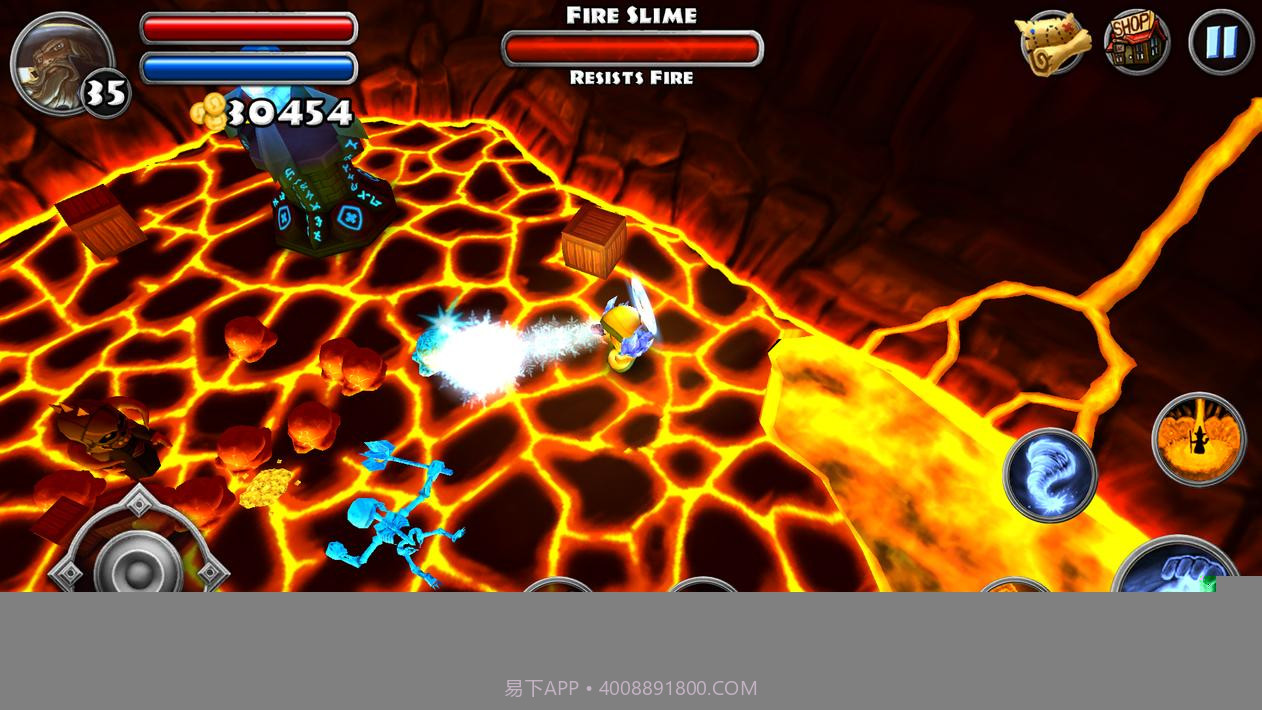Cast the blue tornado spell

1049,475
